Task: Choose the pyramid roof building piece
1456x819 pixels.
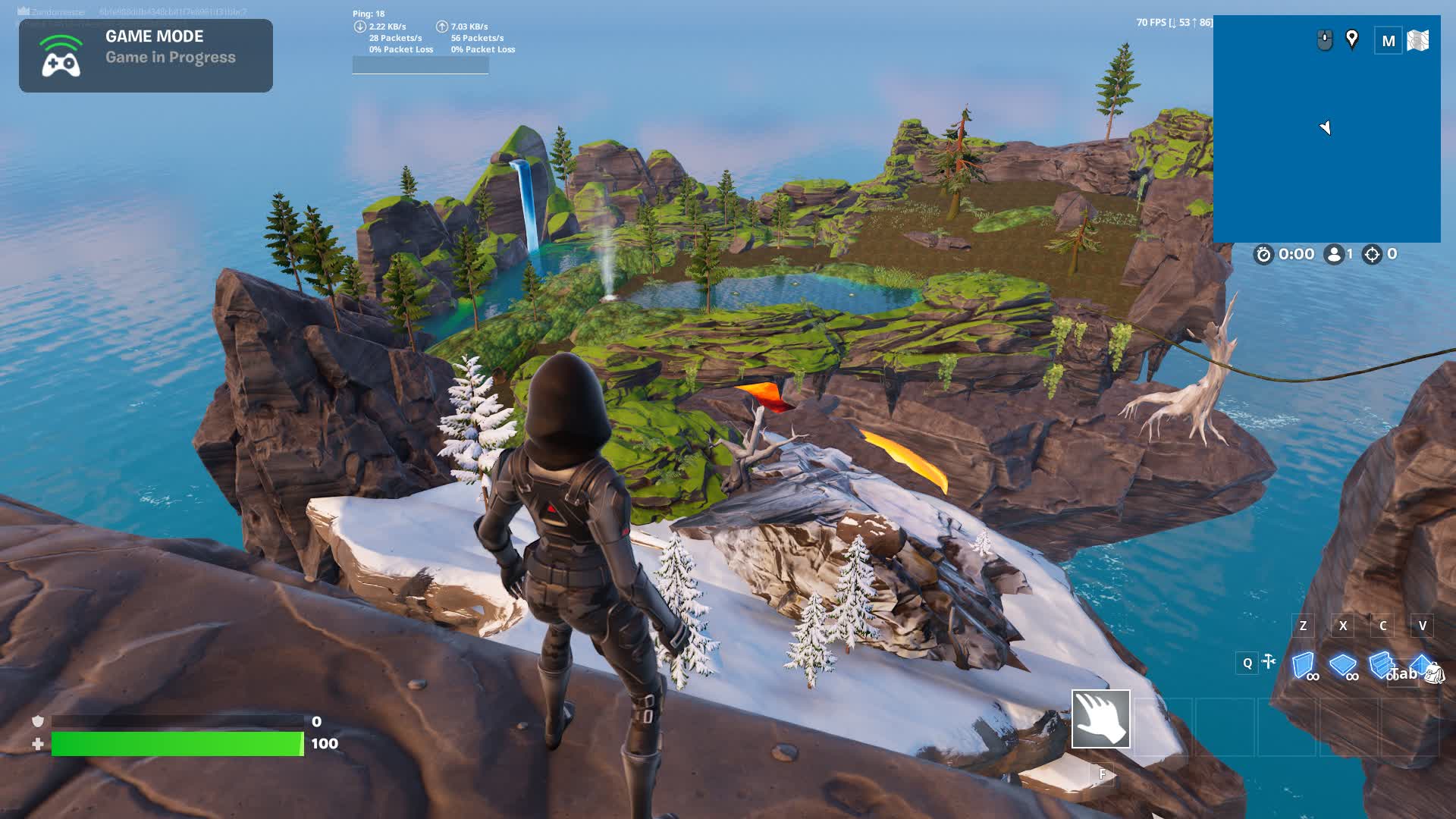Action: [x=1420, y=662]
